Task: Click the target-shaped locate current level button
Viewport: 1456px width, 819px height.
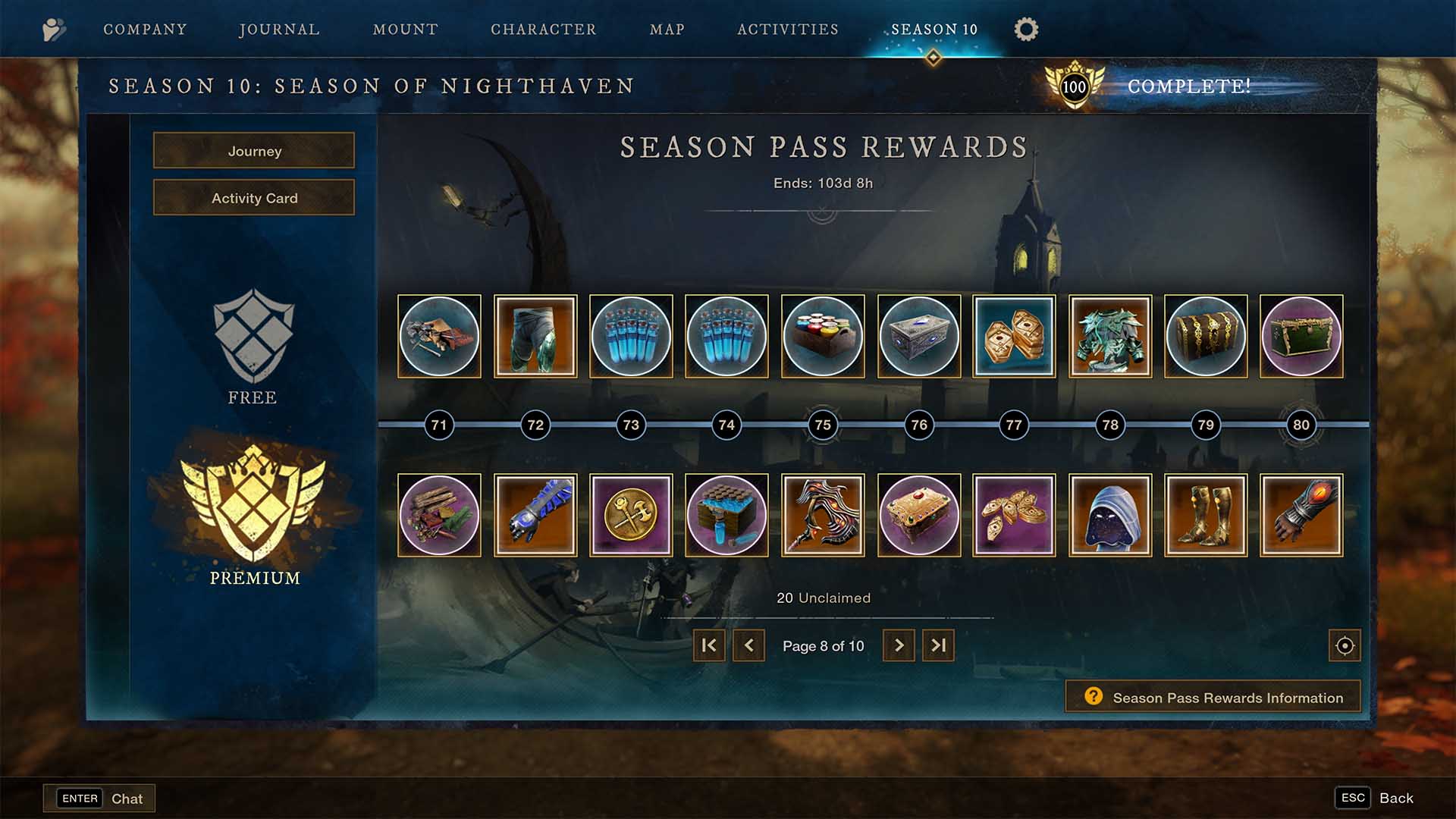Action: pos(1345,645)
